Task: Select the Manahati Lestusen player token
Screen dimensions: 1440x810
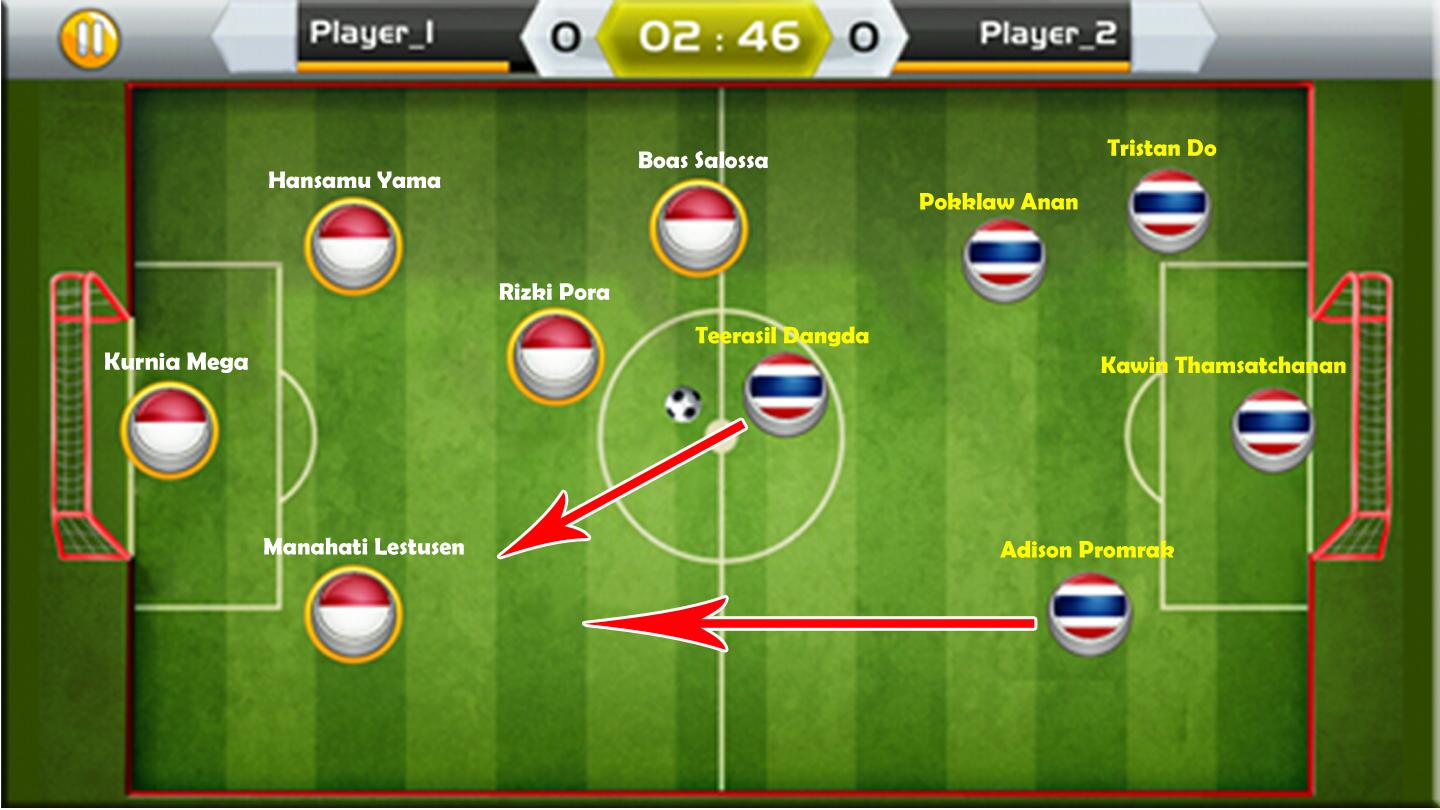Action: (x=352, y=615)
